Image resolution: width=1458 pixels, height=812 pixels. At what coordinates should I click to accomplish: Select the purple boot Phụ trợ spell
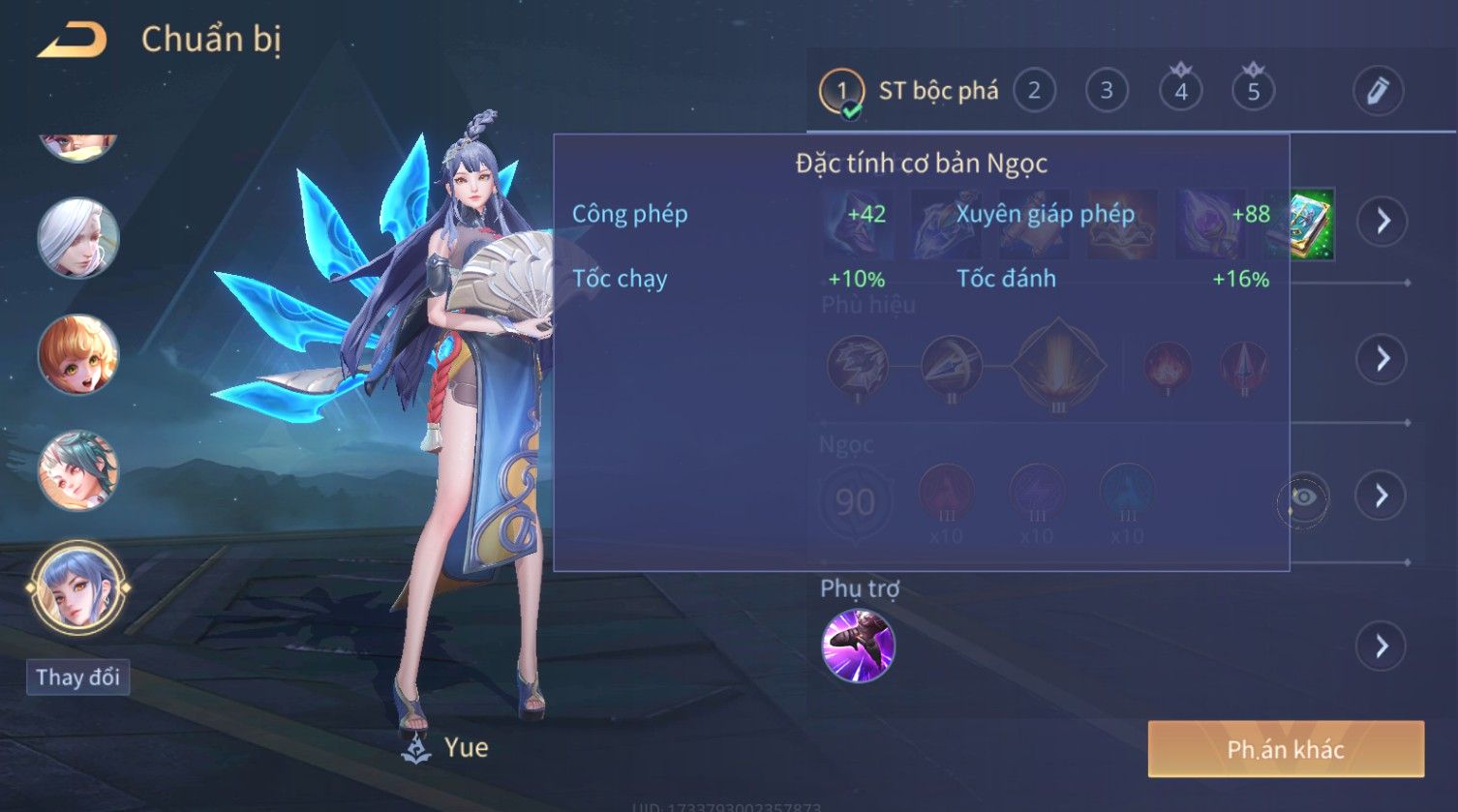(858, 646)
